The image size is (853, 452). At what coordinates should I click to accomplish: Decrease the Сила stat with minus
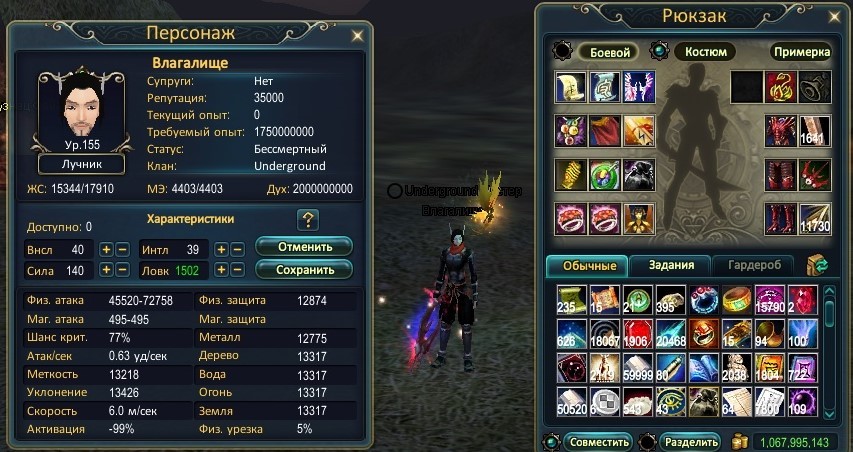pyautogui.click(x=122, y=270)
